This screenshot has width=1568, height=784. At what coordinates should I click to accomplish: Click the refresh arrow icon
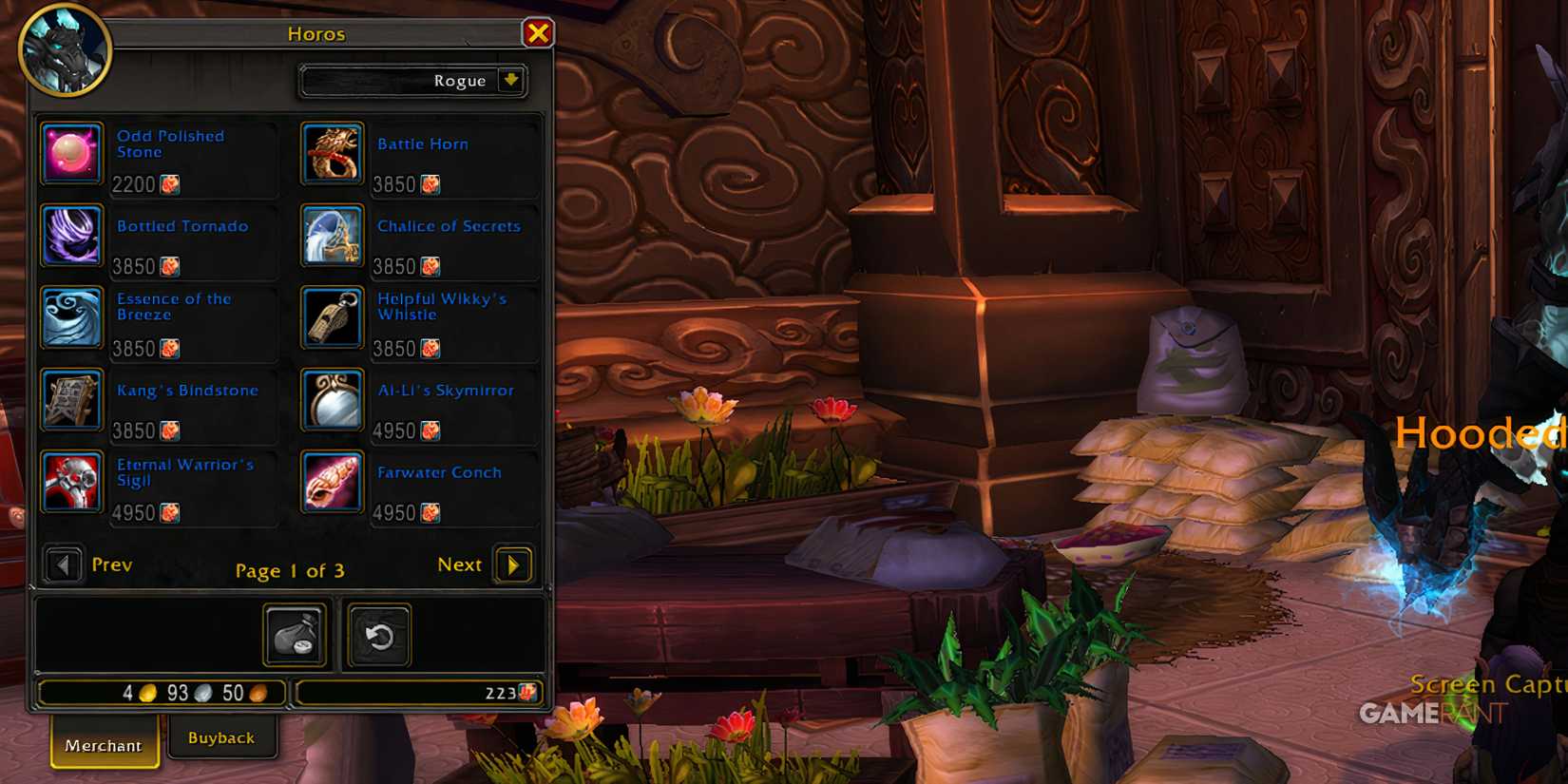click(x=378, y=635)
